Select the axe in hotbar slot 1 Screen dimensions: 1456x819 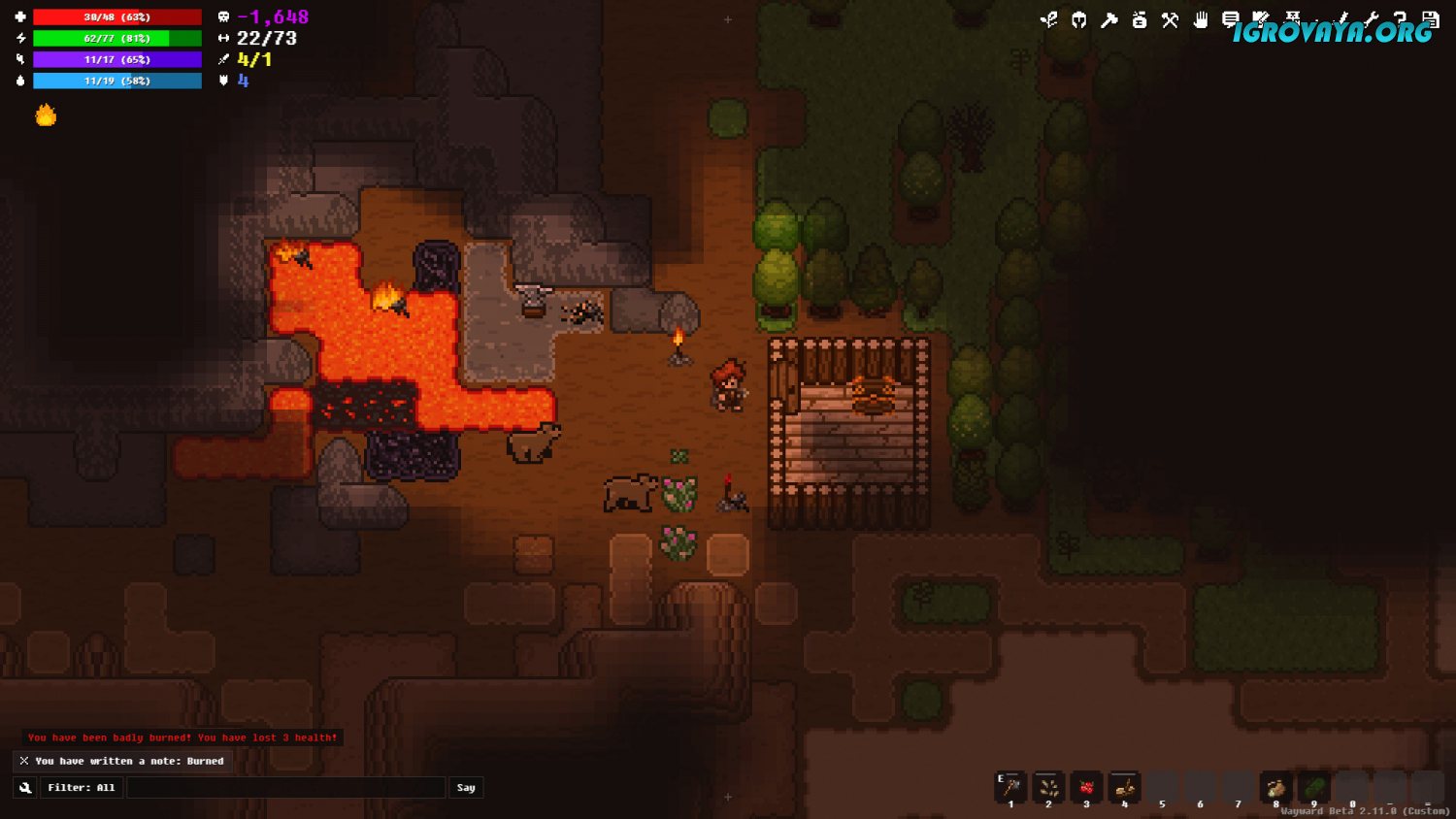[x=1010, y=787]
